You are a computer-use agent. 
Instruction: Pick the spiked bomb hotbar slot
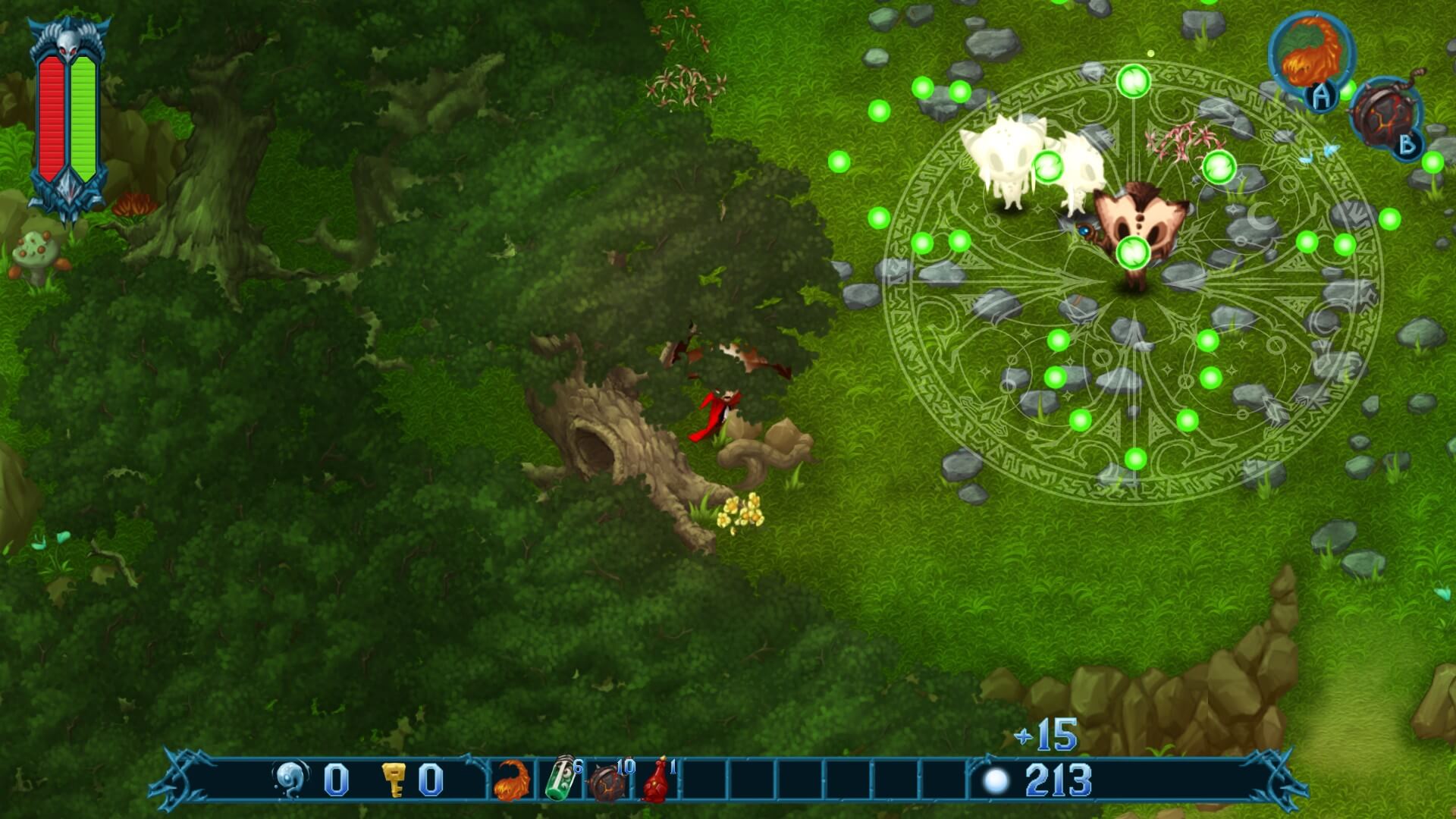point(610,780)
